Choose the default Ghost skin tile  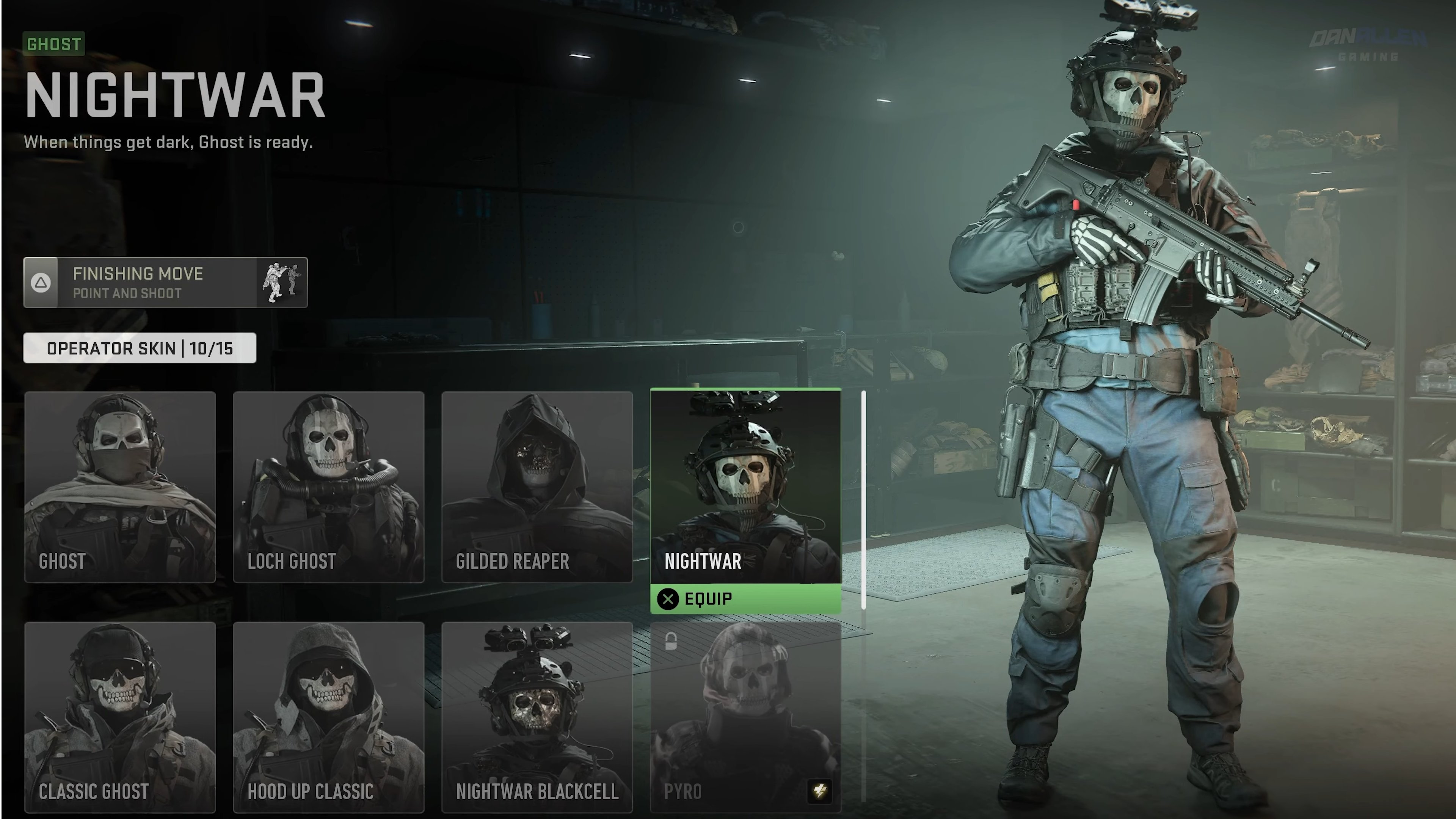(x=120, y=486)
